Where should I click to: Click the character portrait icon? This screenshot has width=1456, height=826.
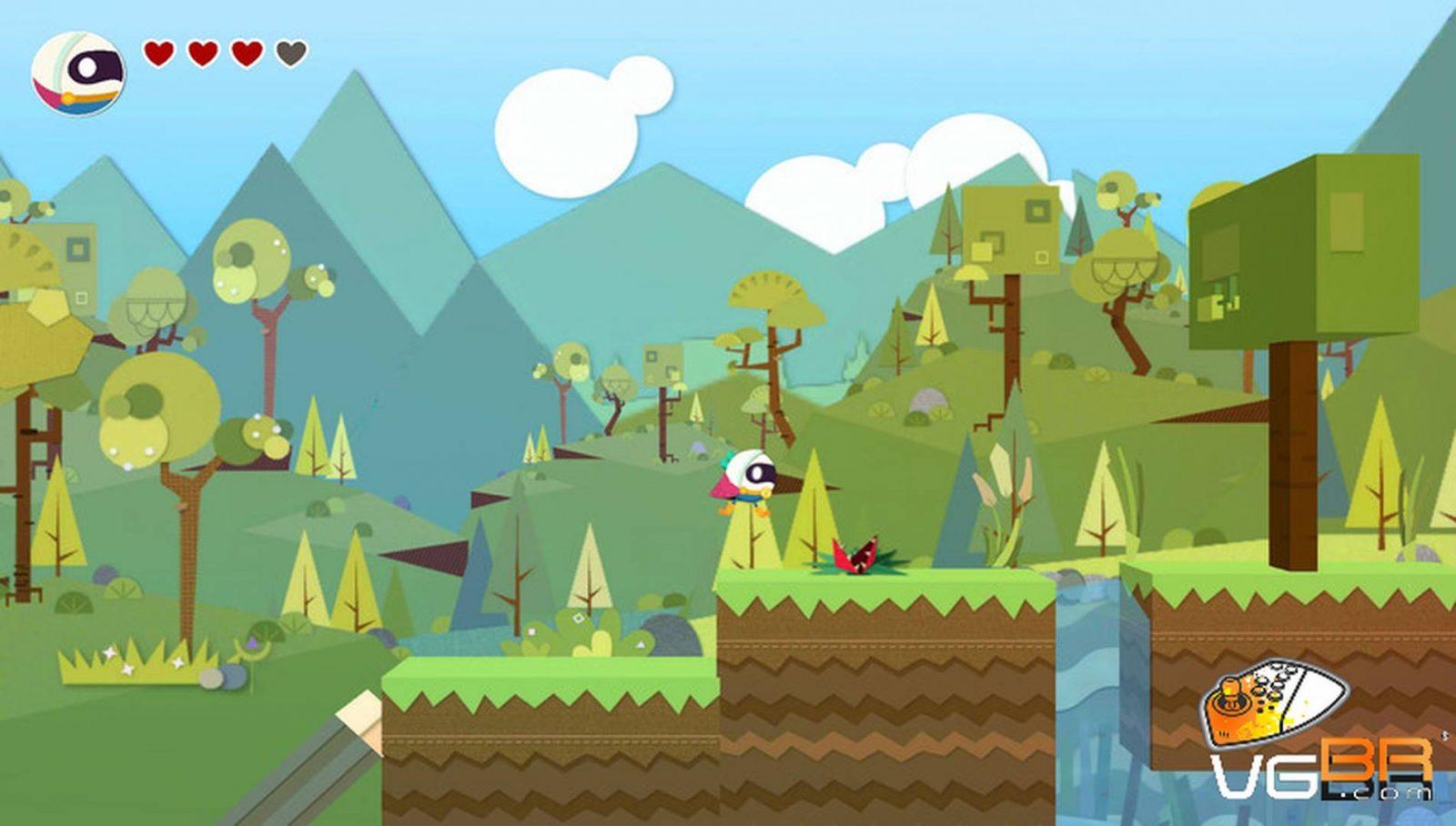pyautogui.click(x=78, y=73)
